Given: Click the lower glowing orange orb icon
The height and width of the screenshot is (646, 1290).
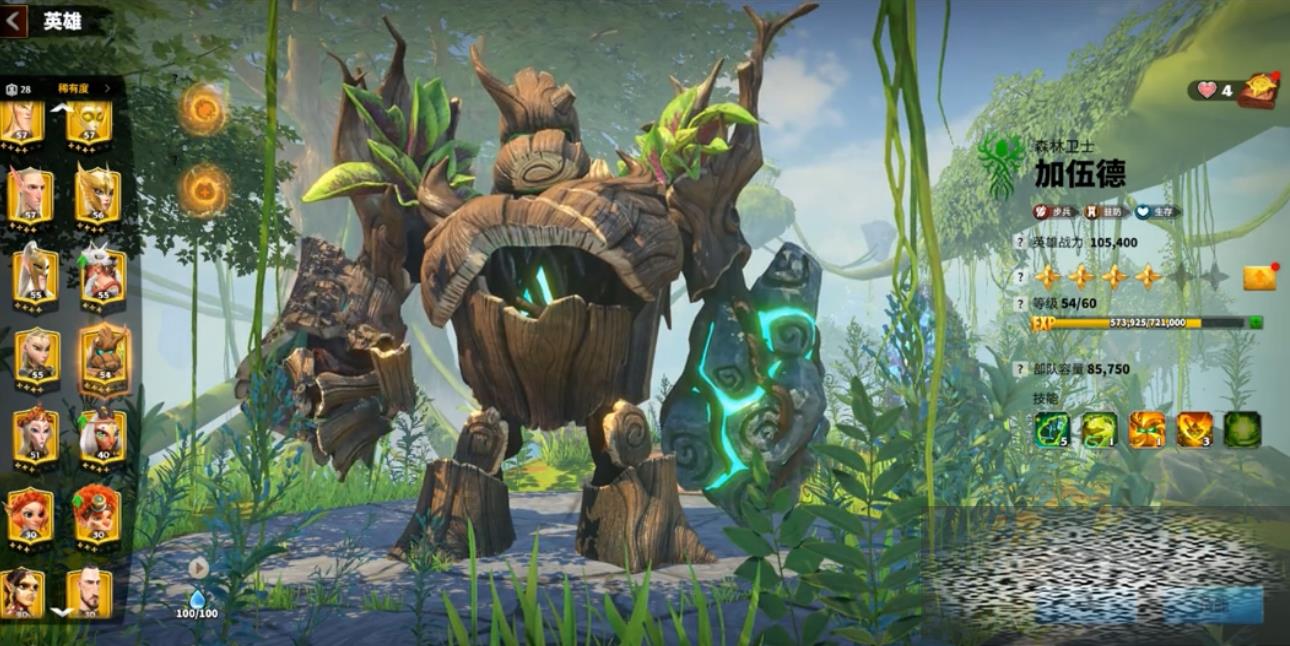Looking at the screenshot, I should pyautogui.click(x=205, y=190).
